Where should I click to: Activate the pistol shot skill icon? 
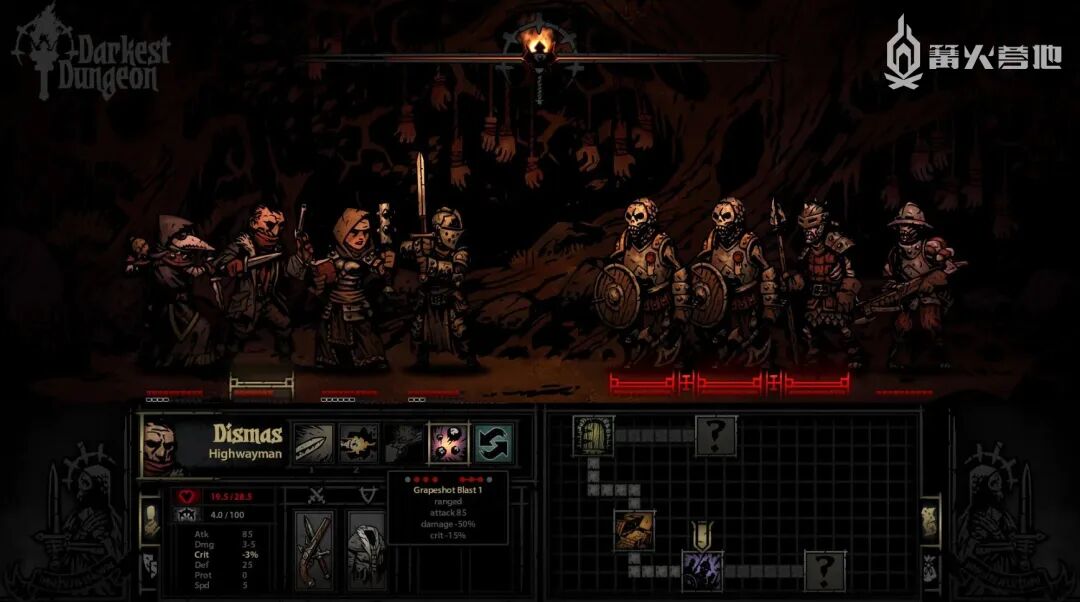pos(358,442)
